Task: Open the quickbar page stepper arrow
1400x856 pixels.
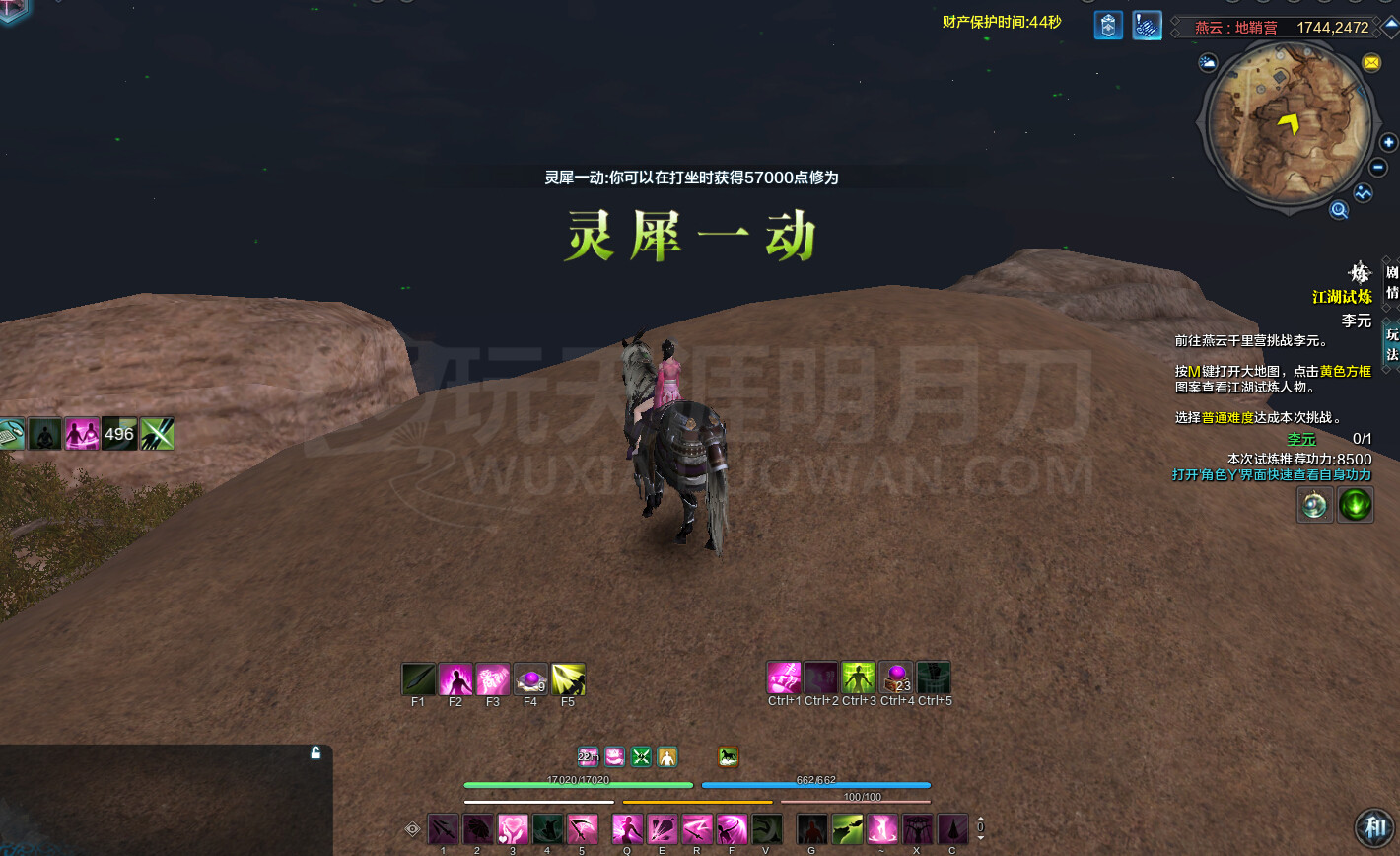Action: 980,819
